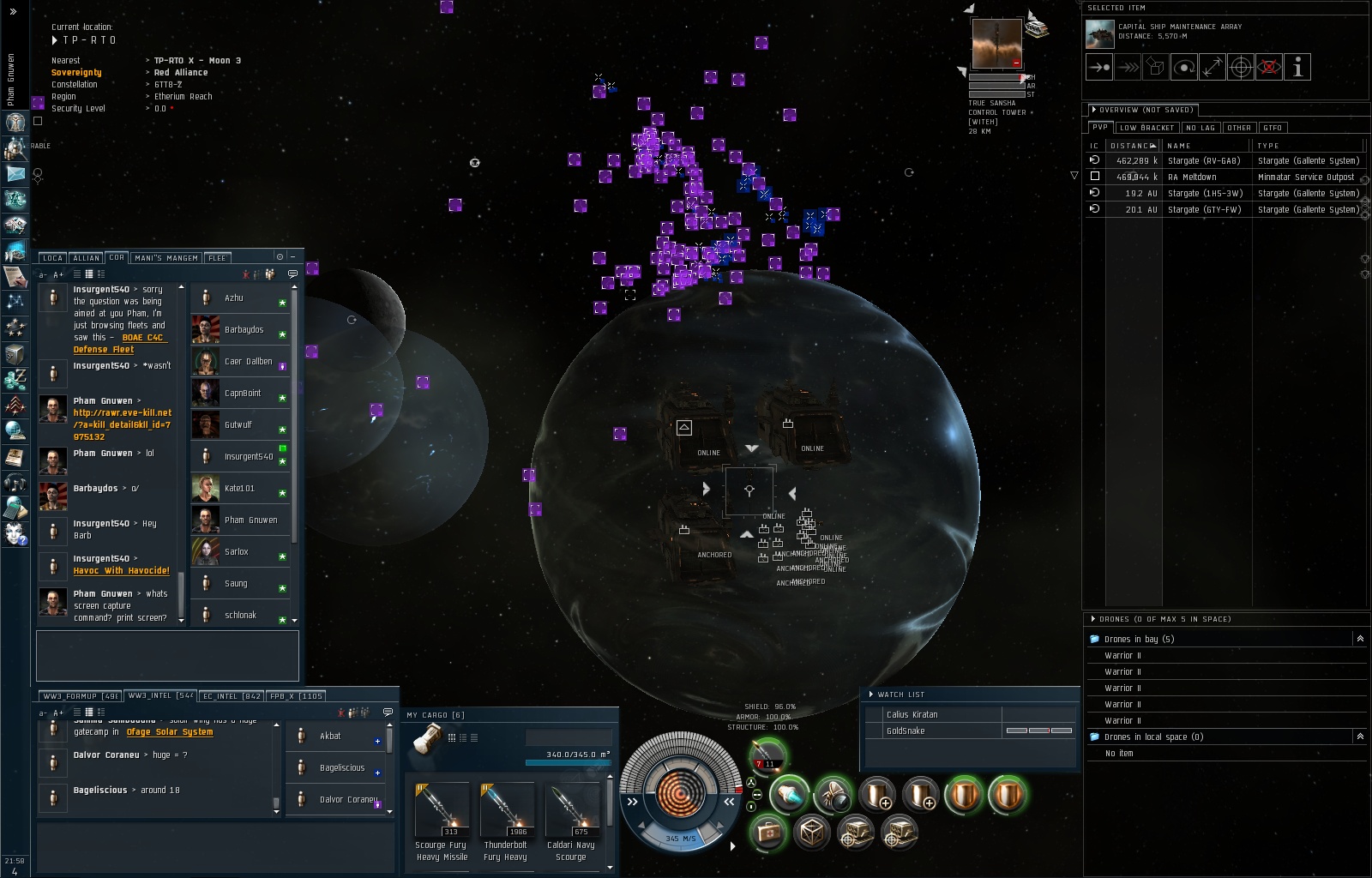Switch to the ALLIAN chat tab

click(x=86, y=258)
